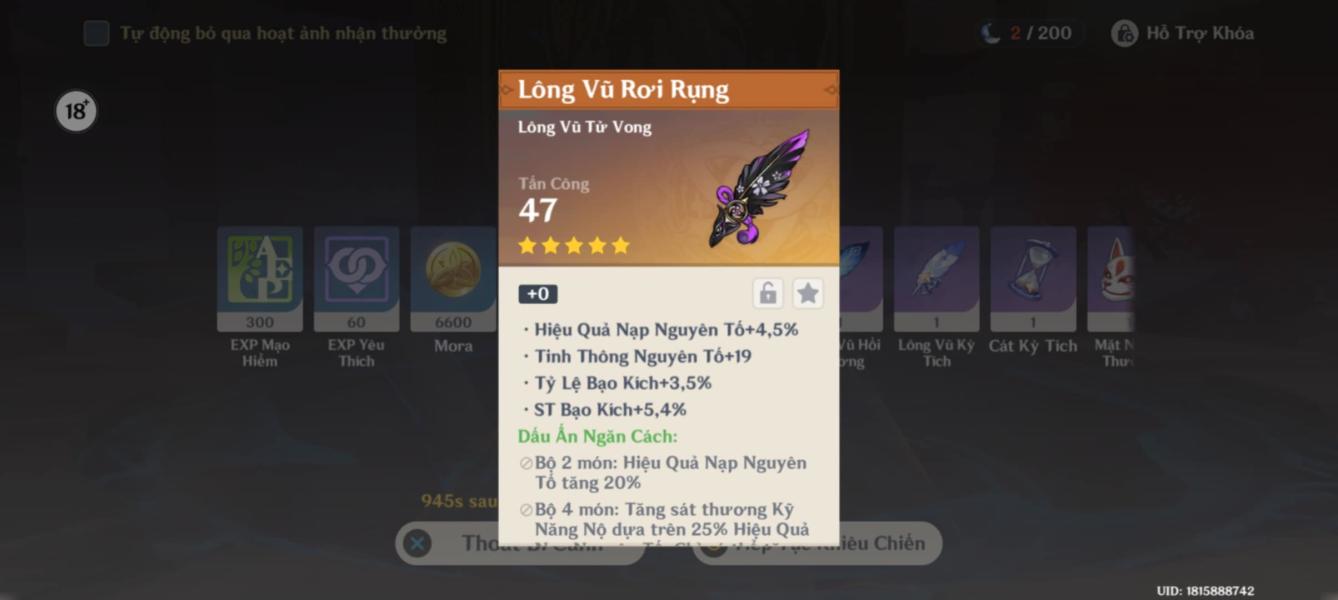Viewport: 1338px width, 600px height.
Task: Select the EXP Yêu Thích reward tile
Action: (x=356, y=279)
